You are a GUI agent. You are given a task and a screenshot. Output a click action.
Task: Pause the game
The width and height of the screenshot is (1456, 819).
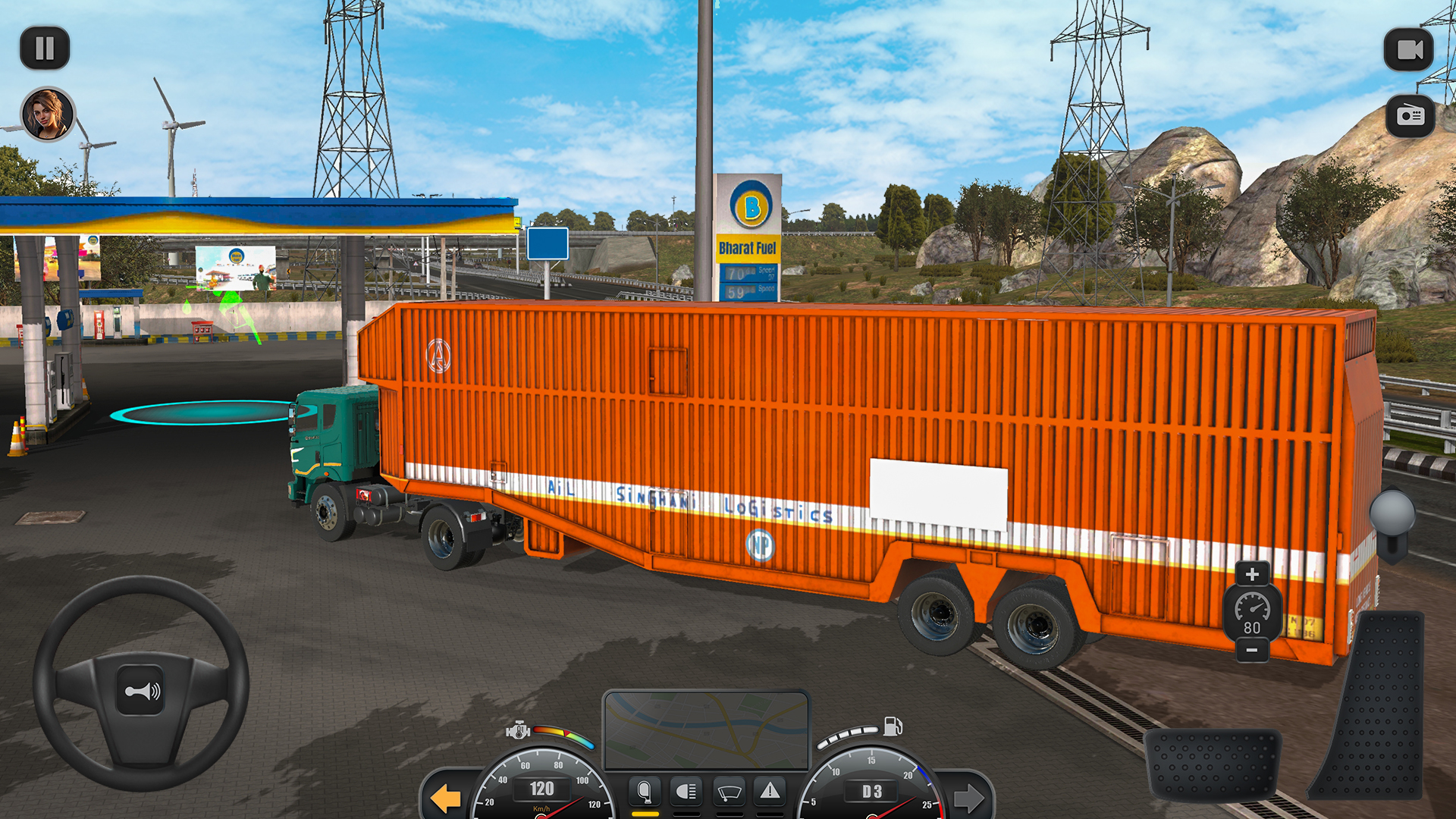click(x=45, y=47)
